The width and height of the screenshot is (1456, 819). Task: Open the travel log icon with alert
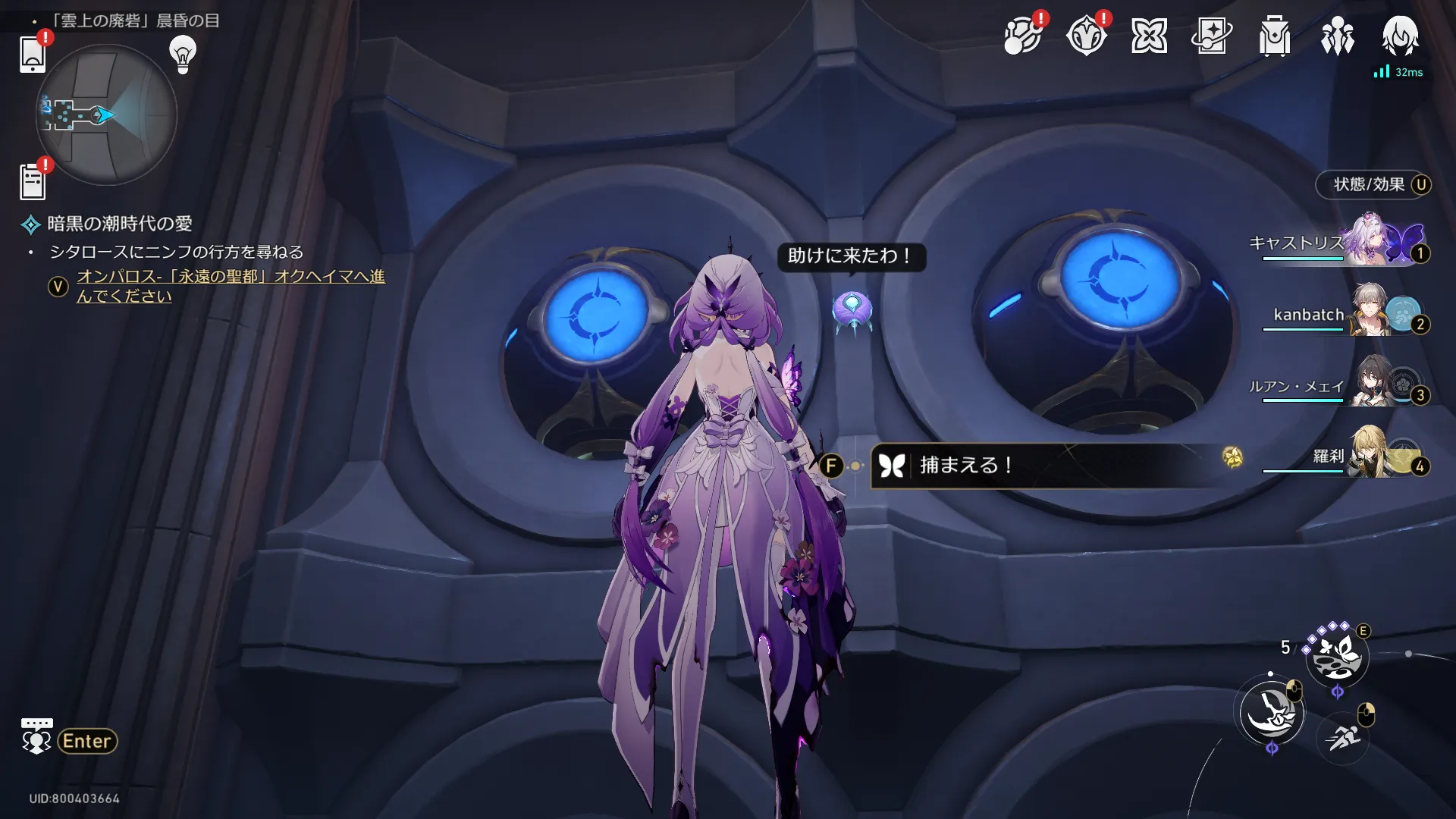(1021, 36)
